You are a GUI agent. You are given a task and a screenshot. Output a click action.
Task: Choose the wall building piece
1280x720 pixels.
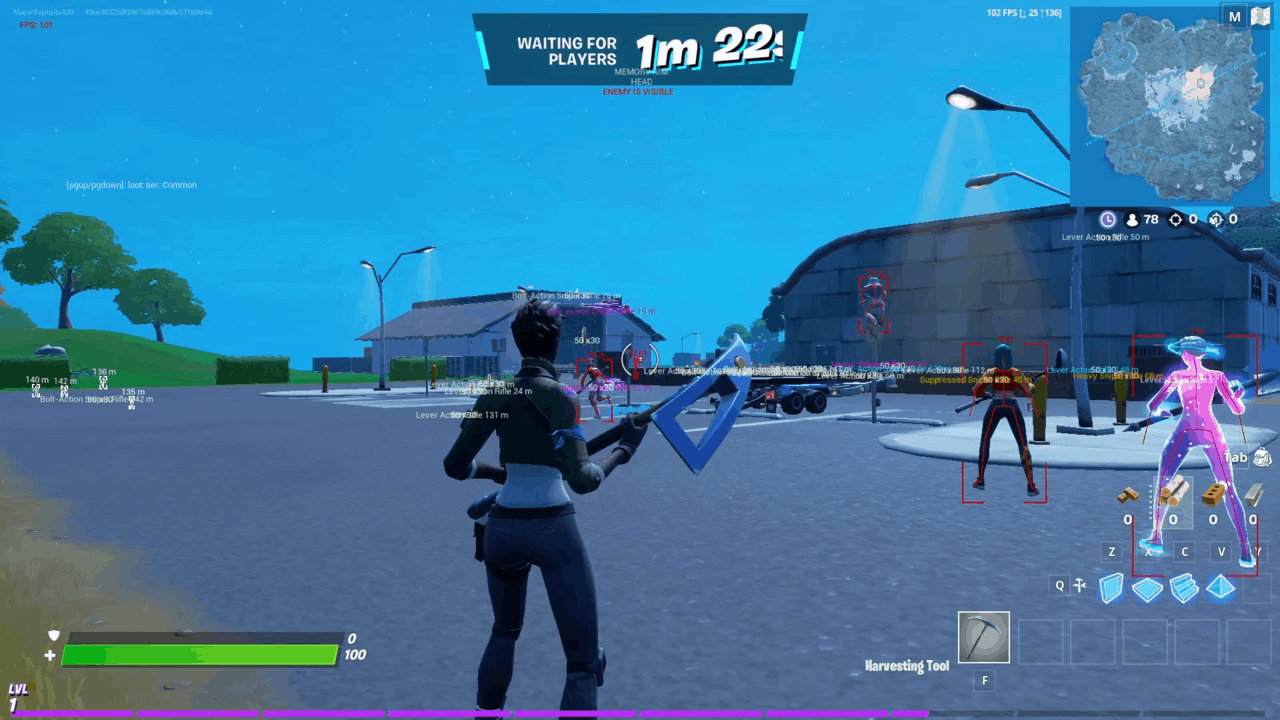pyautogui.click(x=1111, y=588)
